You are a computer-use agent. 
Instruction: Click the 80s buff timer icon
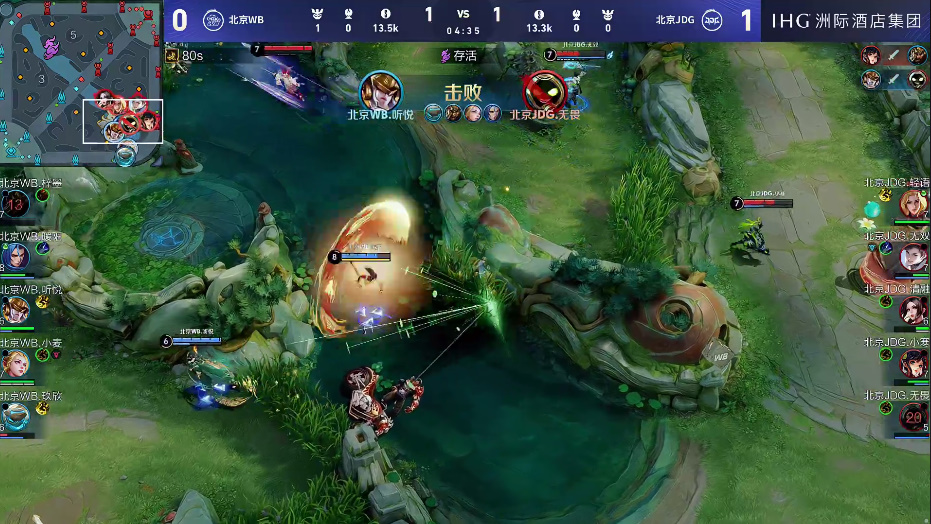coord(173,56)
